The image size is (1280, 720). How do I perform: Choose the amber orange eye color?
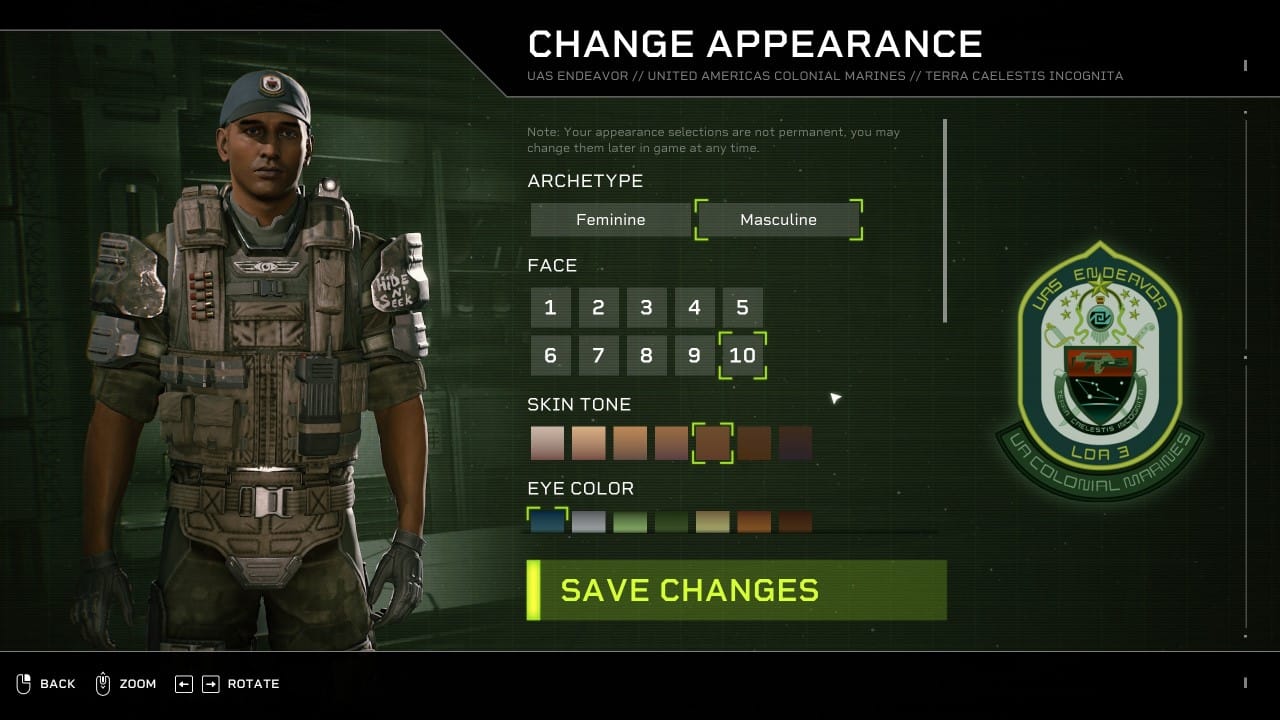click(754, 521)
